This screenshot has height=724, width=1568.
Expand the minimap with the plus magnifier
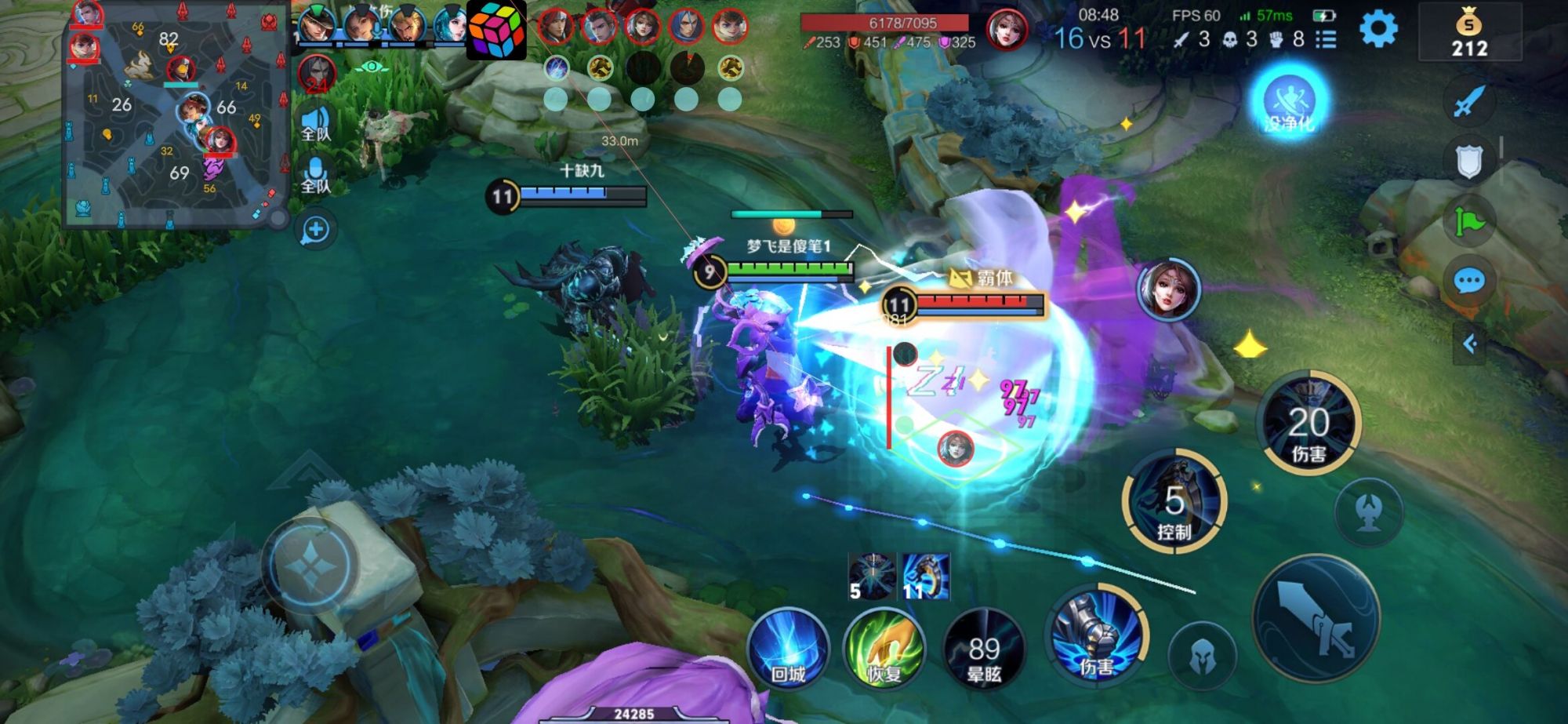click(316, 227)
